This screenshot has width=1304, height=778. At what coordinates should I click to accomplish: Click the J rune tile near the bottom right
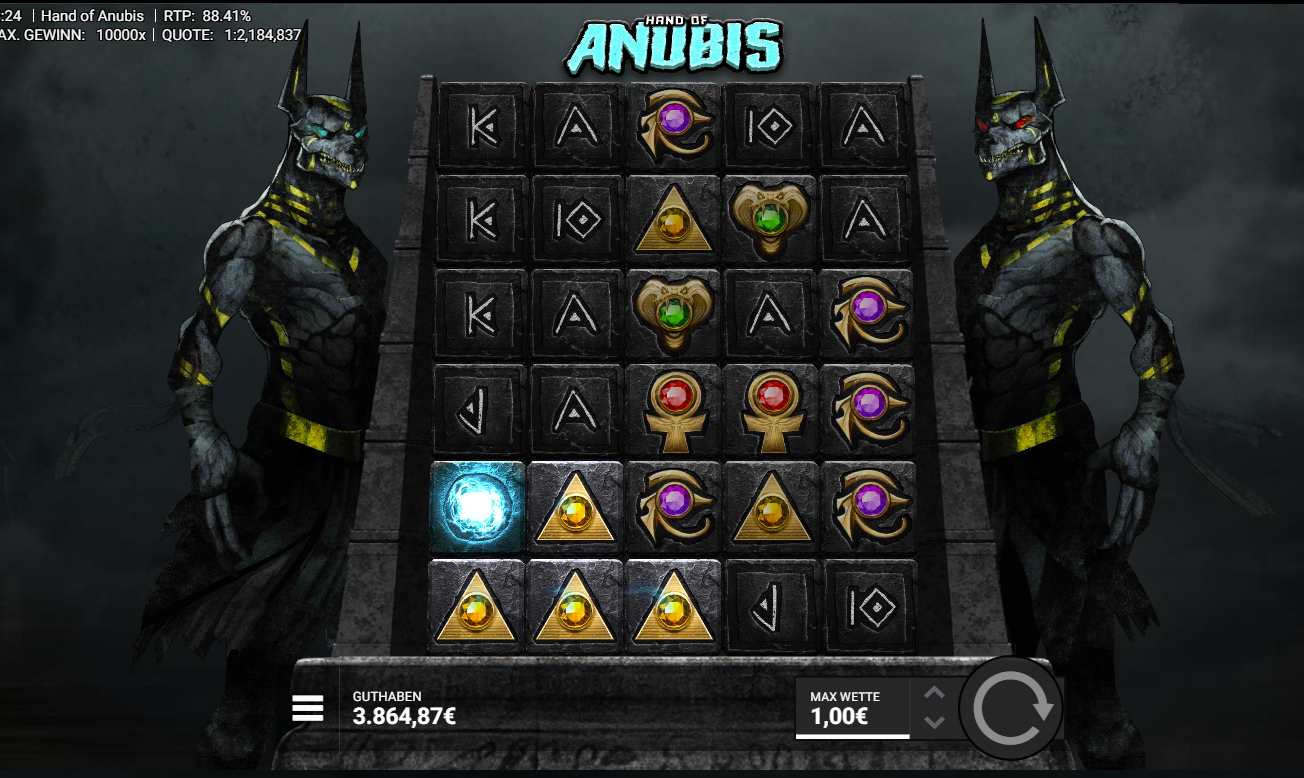[x=768, y=605]
